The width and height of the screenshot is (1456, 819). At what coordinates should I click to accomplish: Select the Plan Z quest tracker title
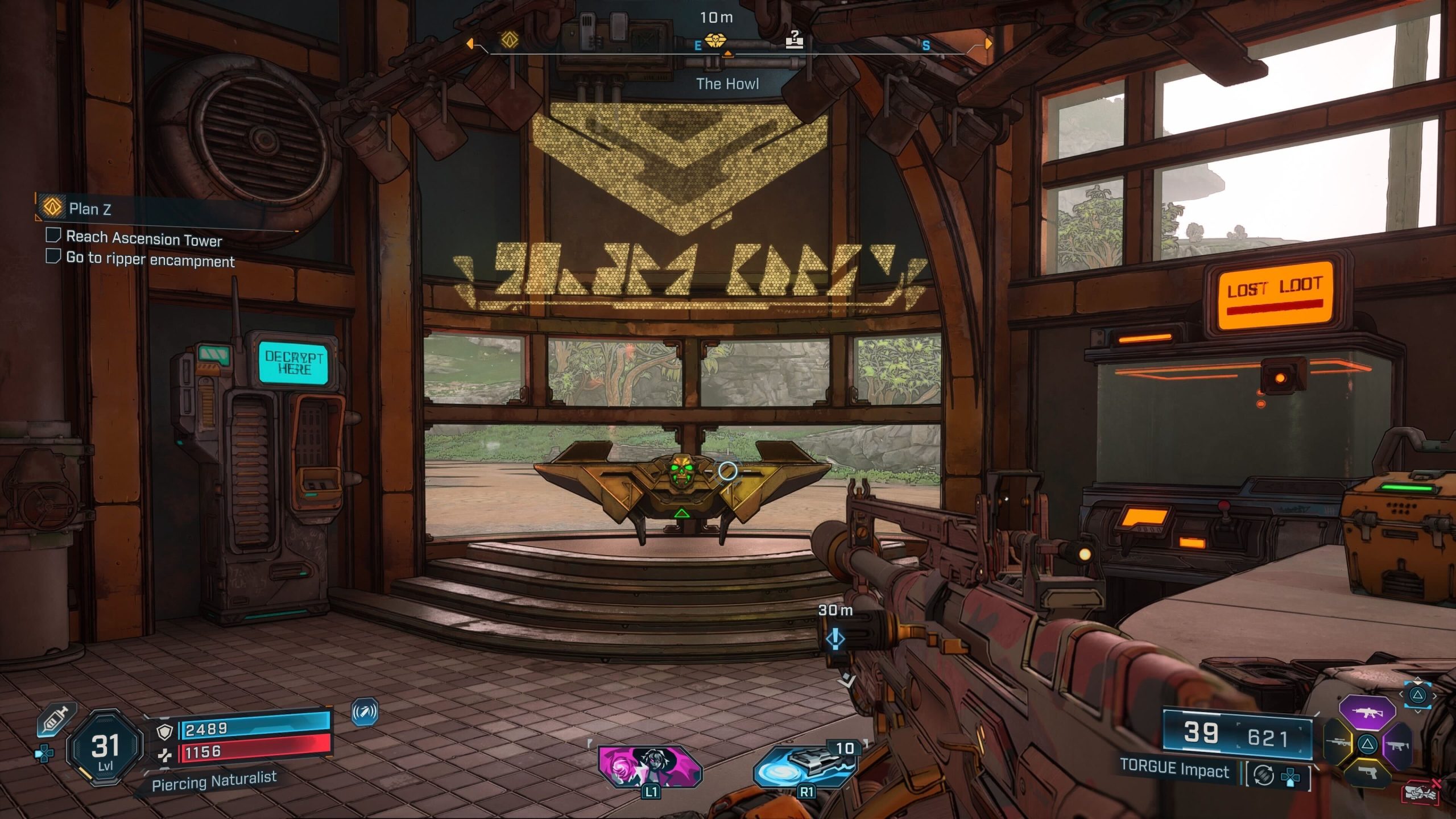coord(90,209)
